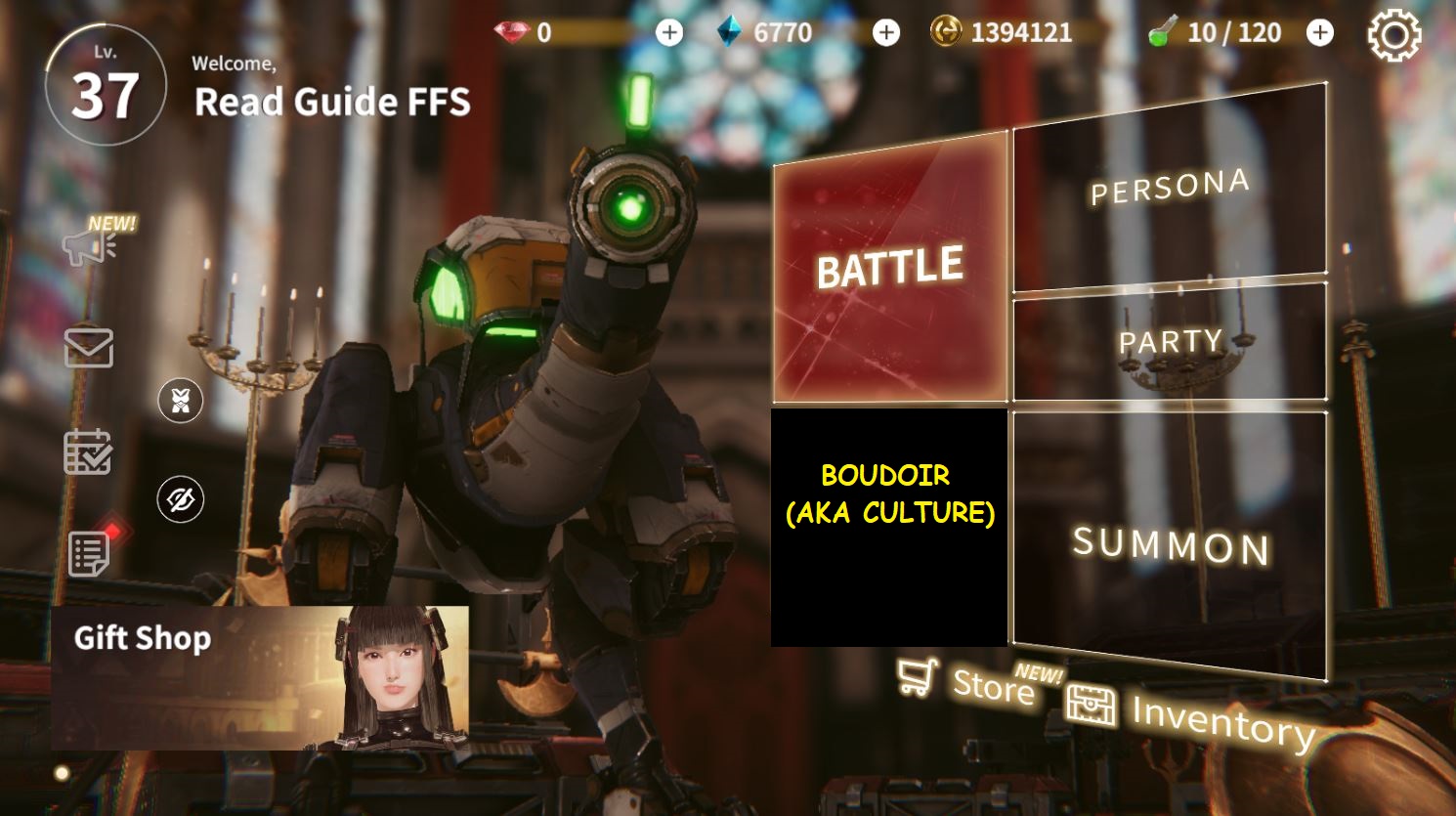Viewport: 1456px width, 816px height.
Task: Hide the UI with the eye-slash toggle
Action: pos(182,499)
